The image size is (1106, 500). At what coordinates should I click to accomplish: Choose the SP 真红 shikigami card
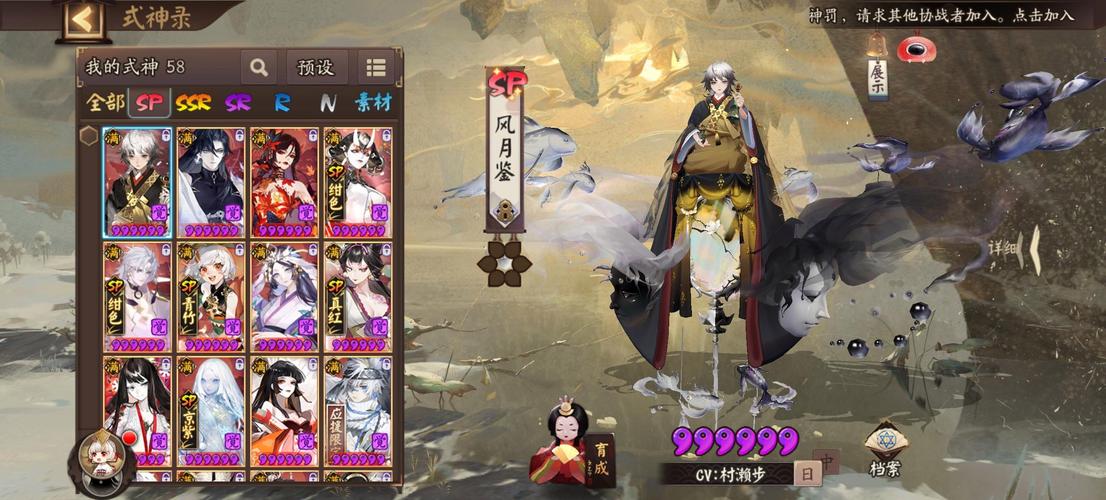[357, 296]
